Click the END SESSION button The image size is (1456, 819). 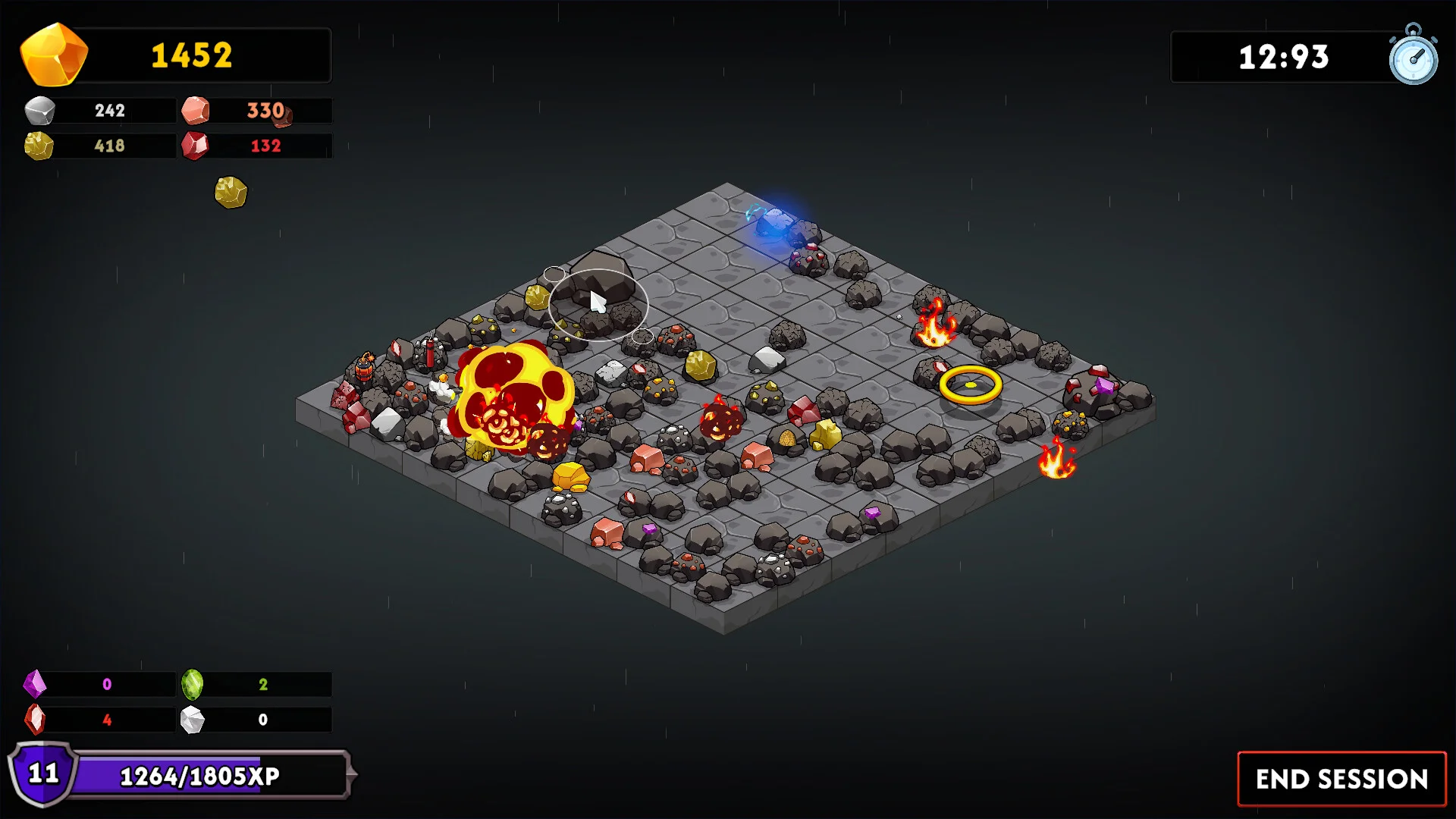[x=1341, y=779]
